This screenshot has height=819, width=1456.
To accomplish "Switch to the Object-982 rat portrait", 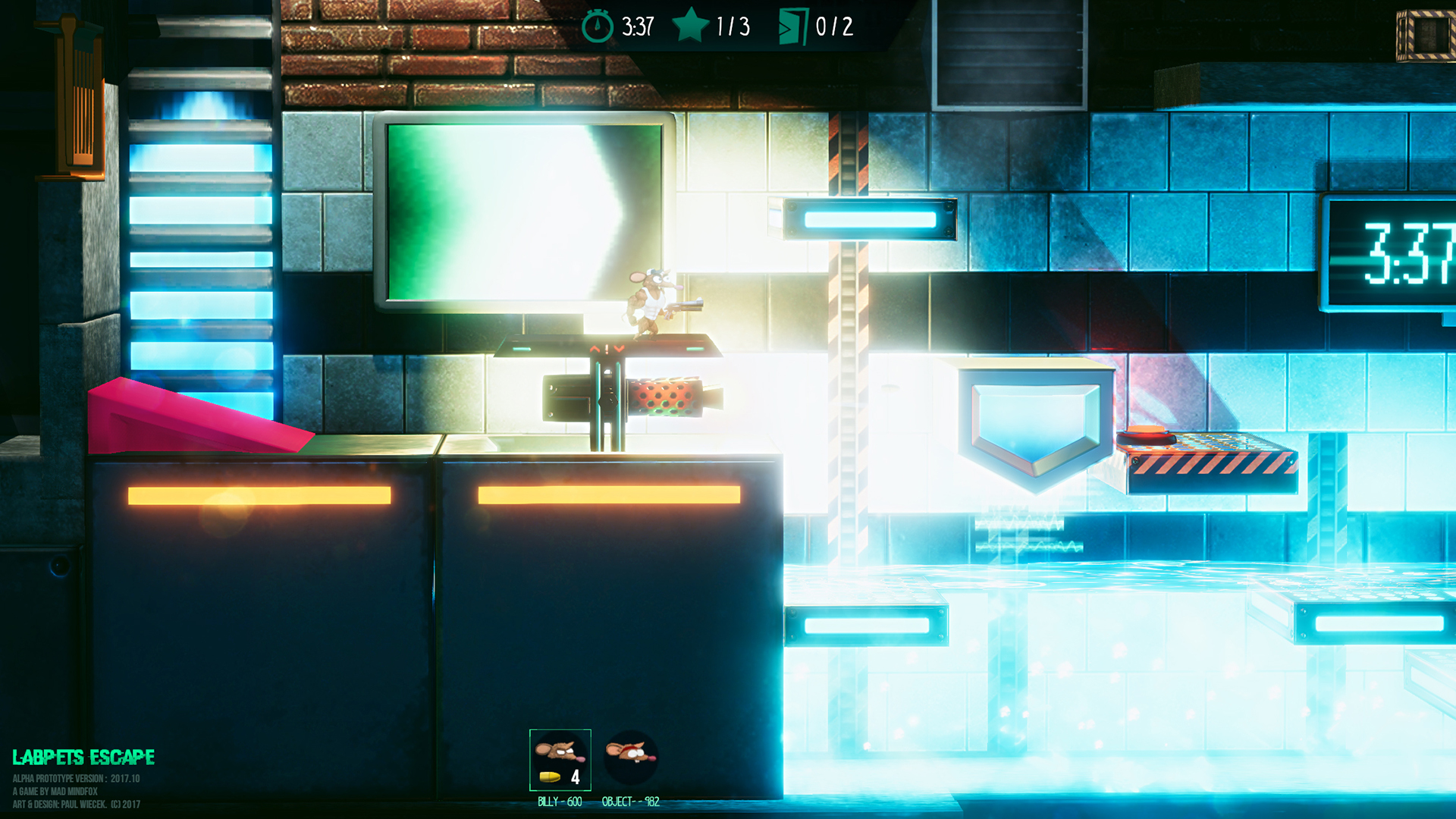I will 630,758.
